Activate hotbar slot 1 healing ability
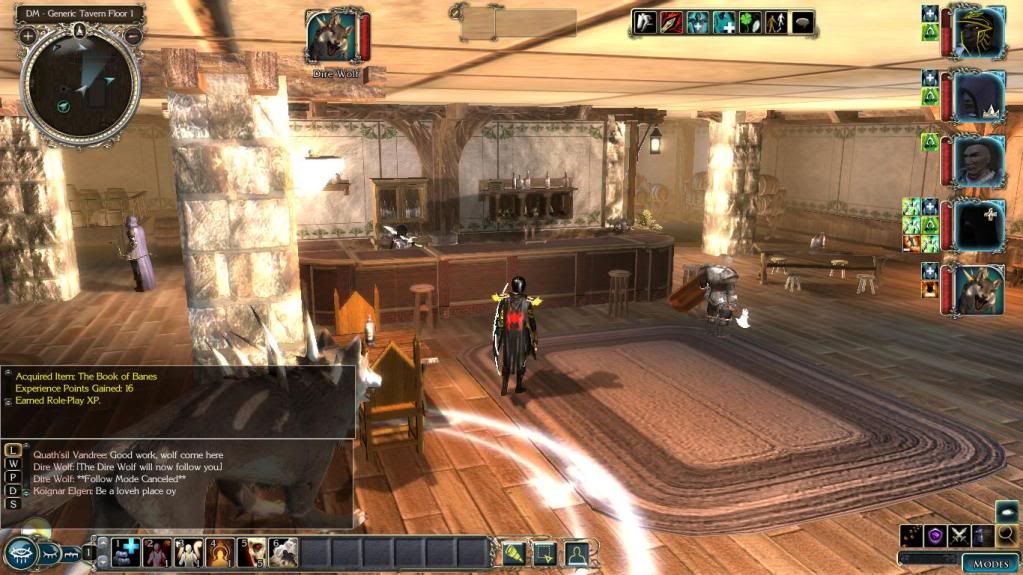This screenshot has height=575, width=1023. click(125, 551)
